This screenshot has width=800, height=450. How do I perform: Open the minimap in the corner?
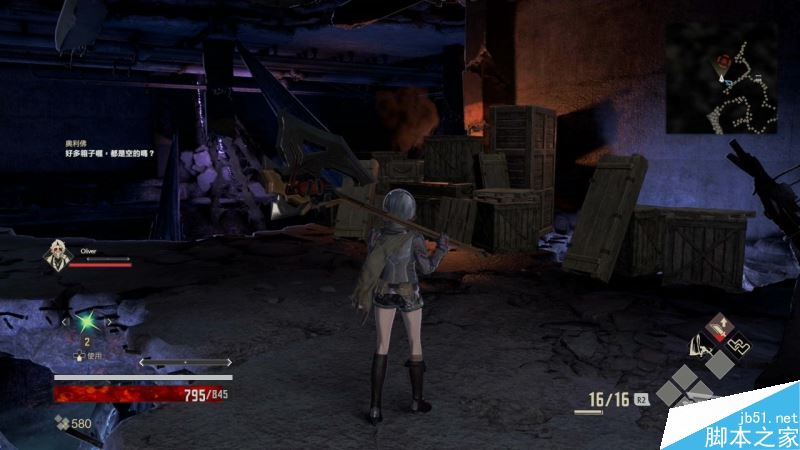coord(722,78)
